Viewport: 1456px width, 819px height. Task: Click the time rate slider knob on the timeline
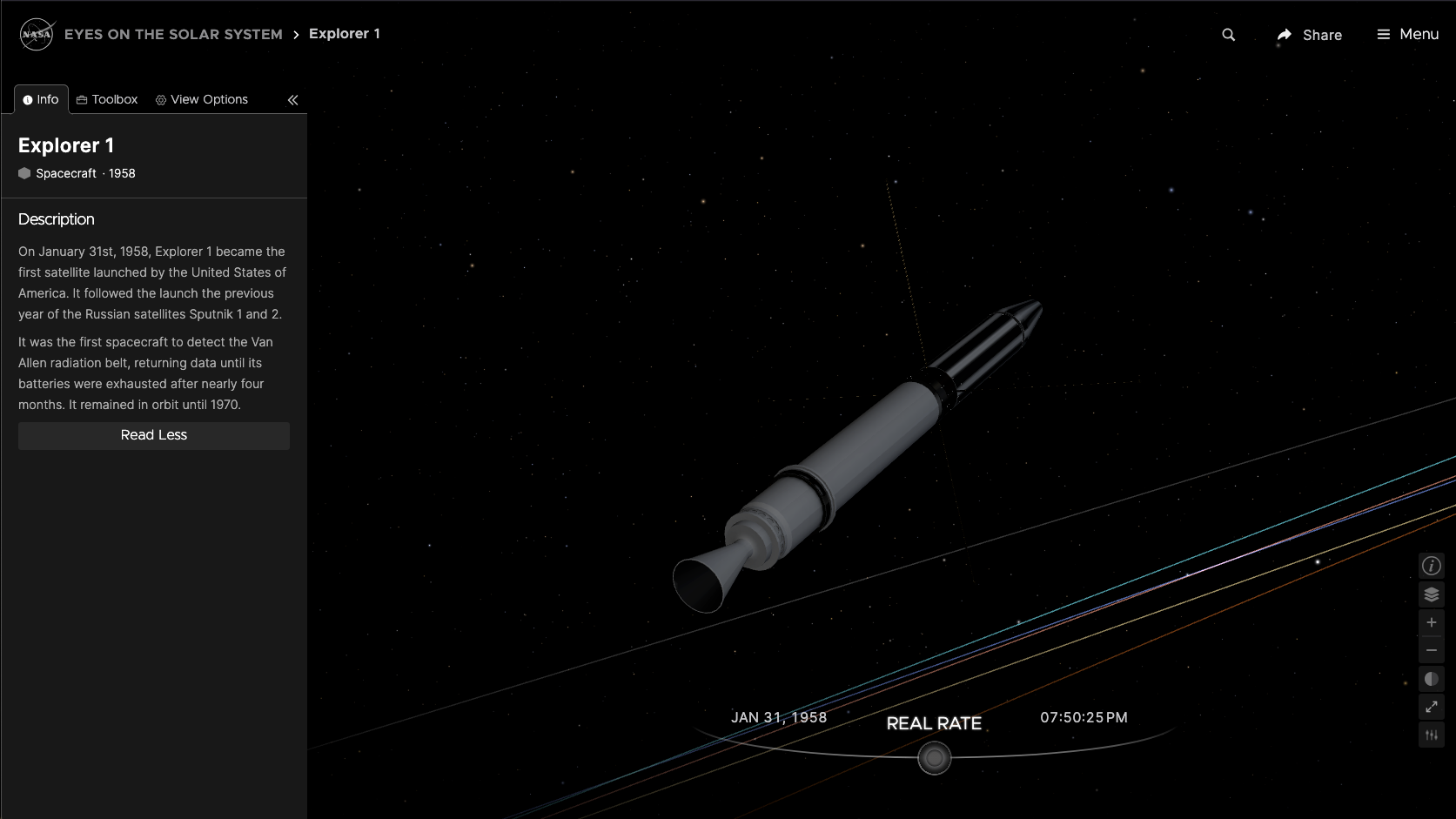click(x=935, y=757)
